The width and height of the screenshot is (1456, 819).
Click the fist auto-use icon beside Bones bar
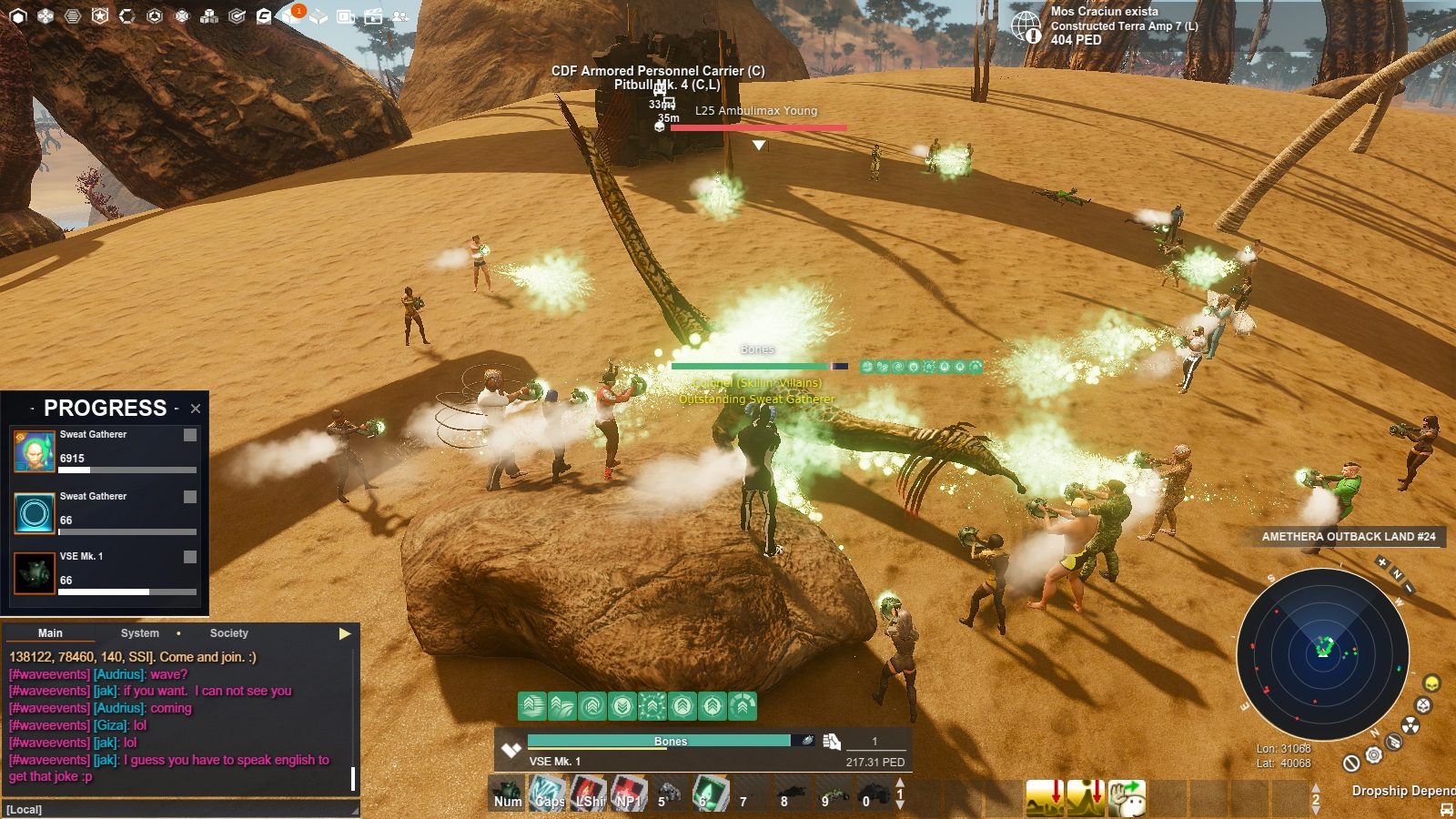[x=832, y=741]
